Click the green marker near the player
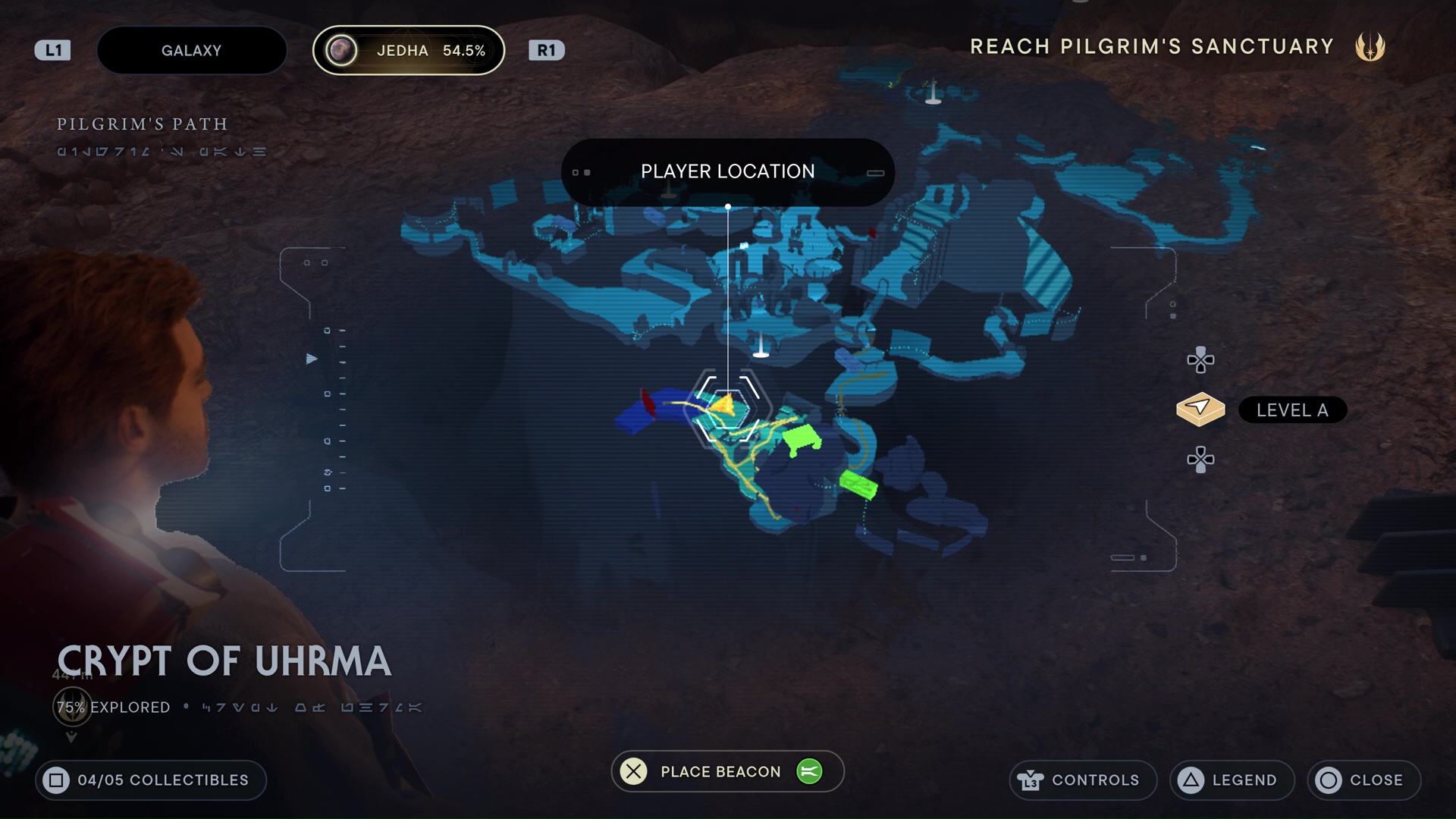 coord(801,438)
